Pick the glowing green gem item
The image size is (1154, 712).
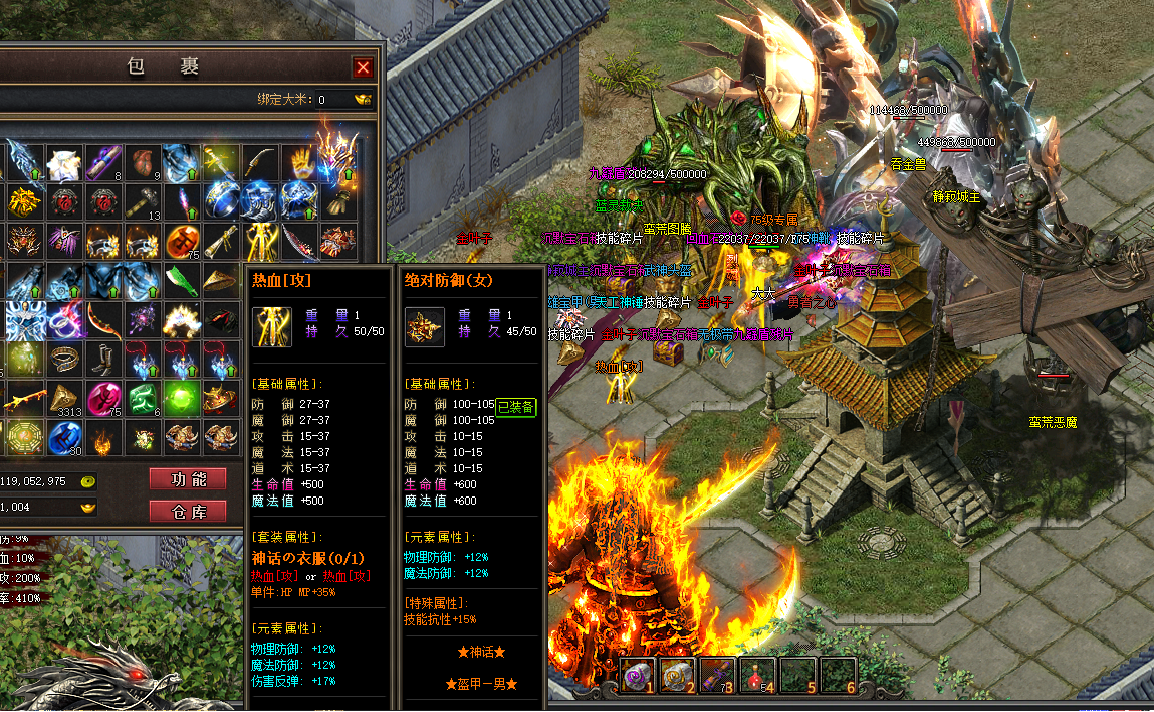[182, 398]
